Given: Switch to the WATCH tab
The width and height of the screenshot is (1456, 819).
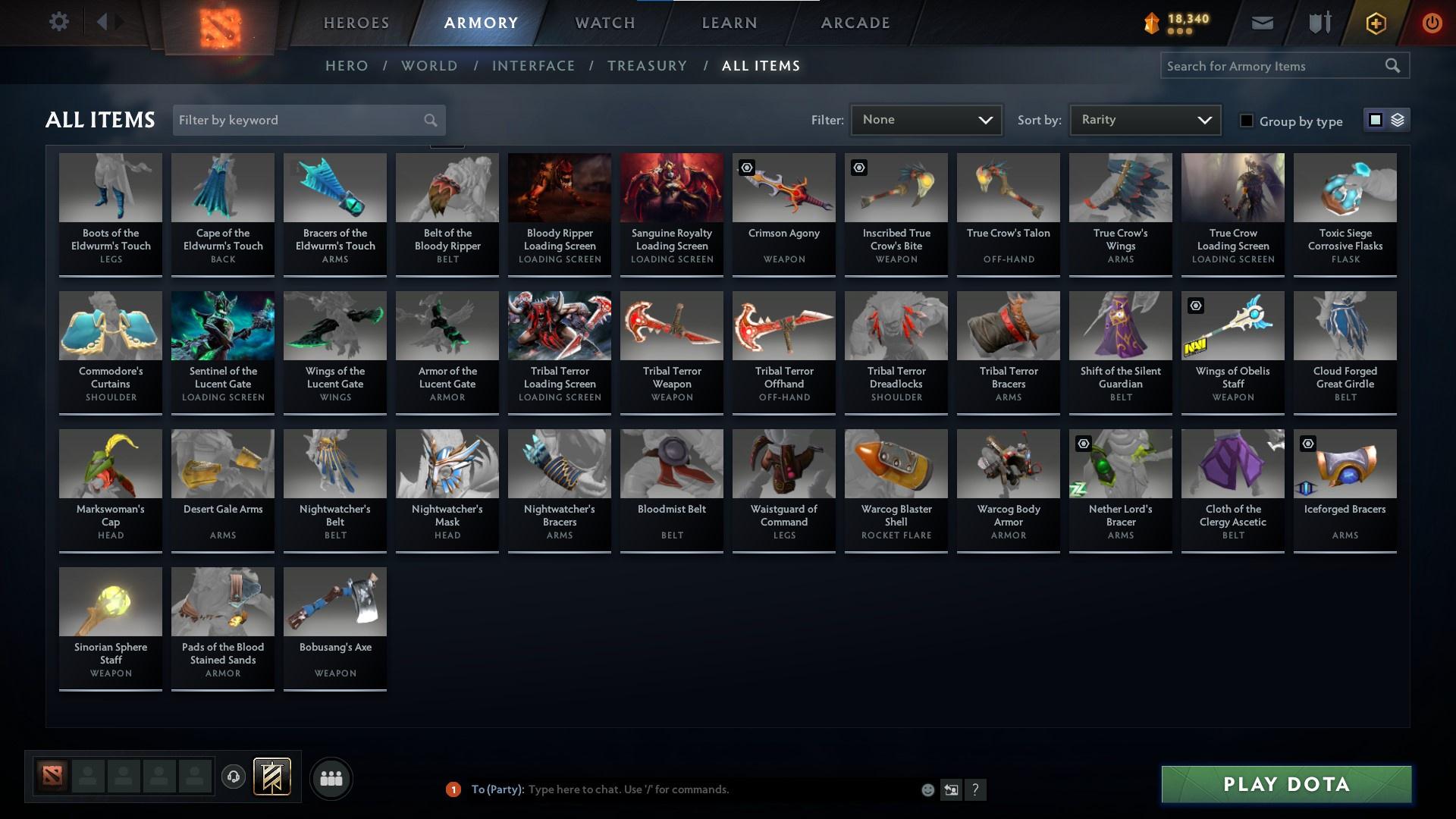Looking at the screenshot, I should pyautogui.click(x=604, y=23).
